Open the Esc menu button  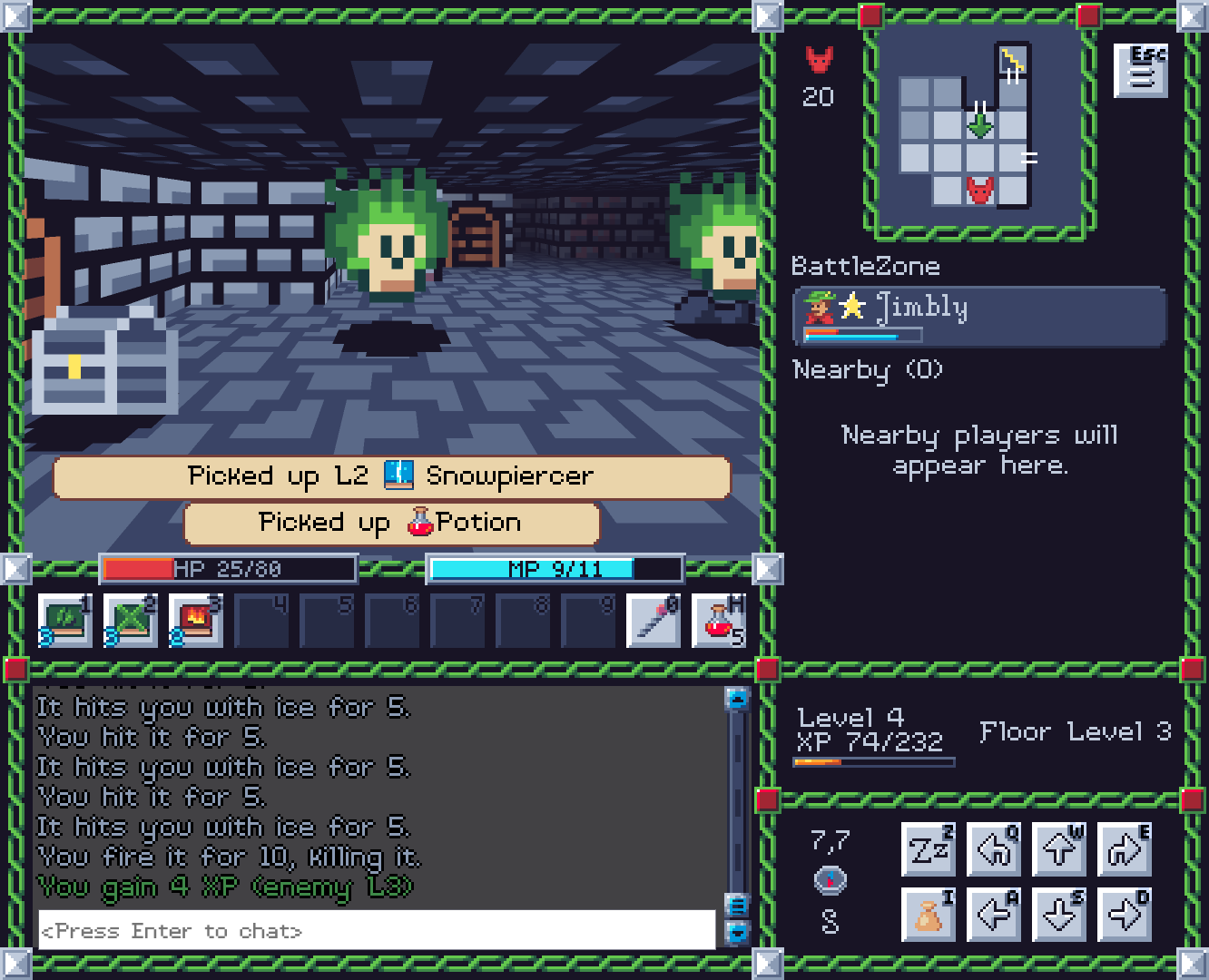click(1141, 70)
